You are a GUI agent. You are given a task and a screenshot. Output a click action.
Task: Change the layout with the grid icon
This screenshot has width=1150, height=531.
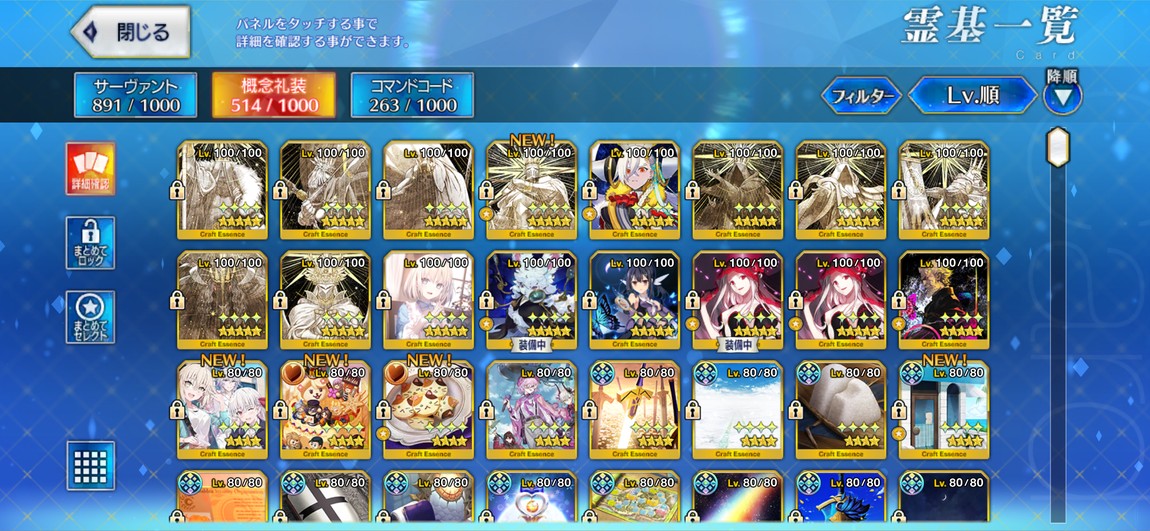coord(90,465)
